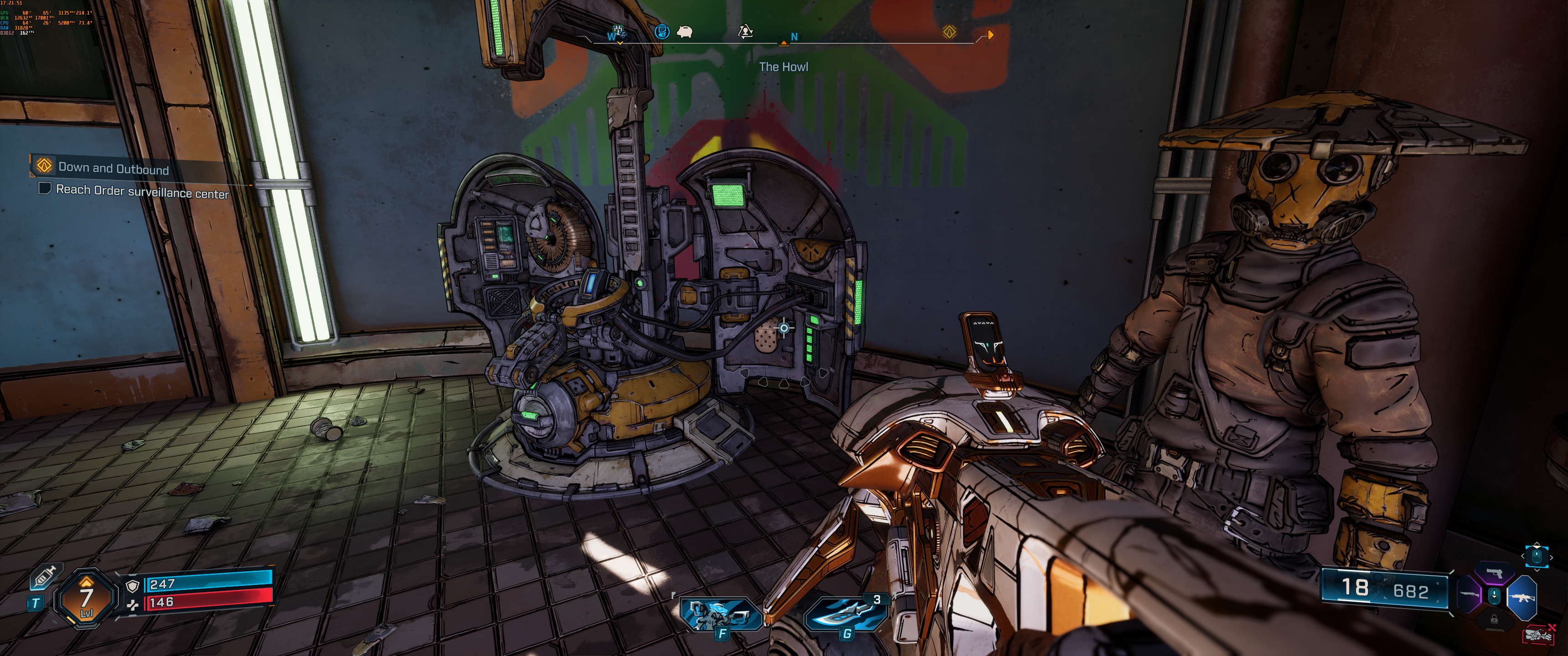Click the hand-shaped marker near compass West

pyautogui.click(x=619, y=31)
